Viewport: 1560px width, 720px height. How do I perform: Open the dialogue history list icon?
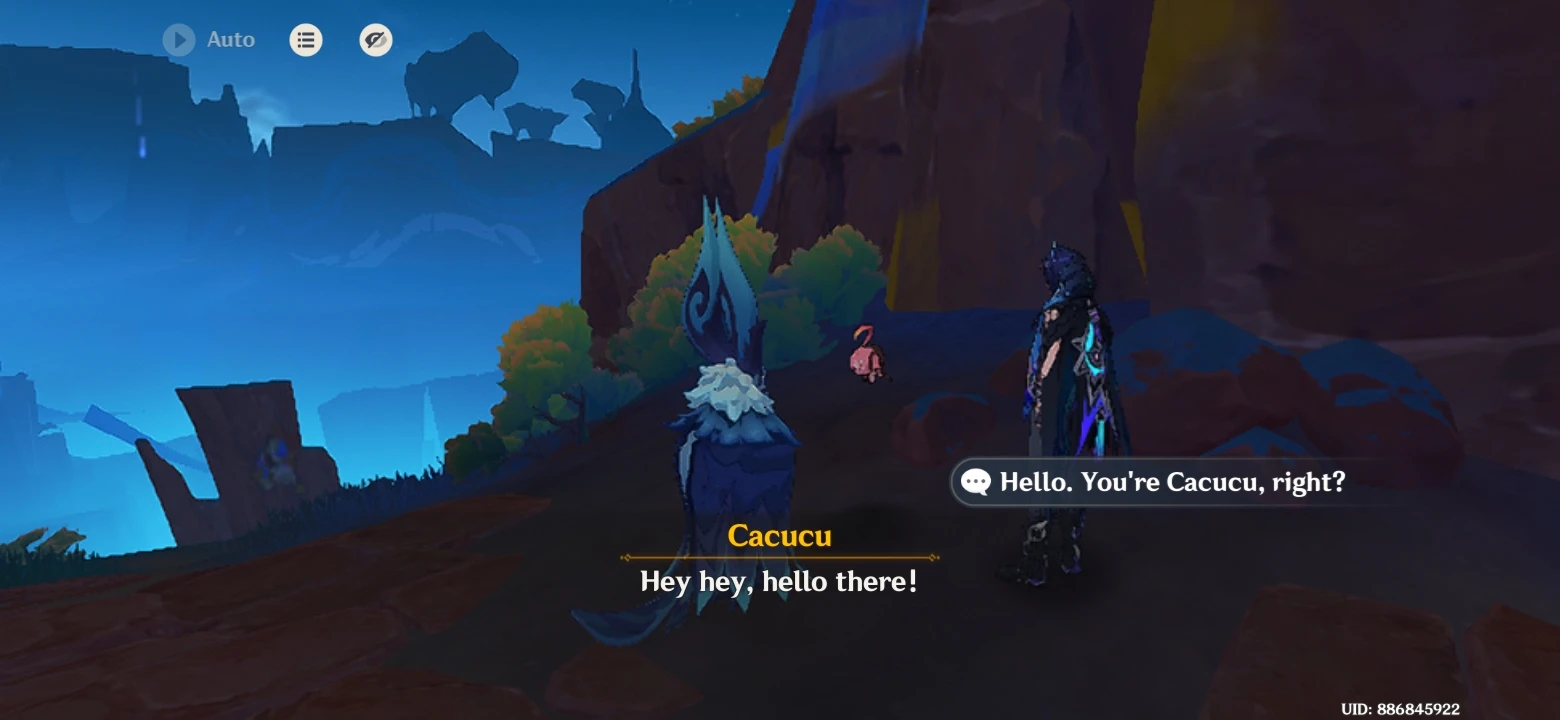[306, 39]
